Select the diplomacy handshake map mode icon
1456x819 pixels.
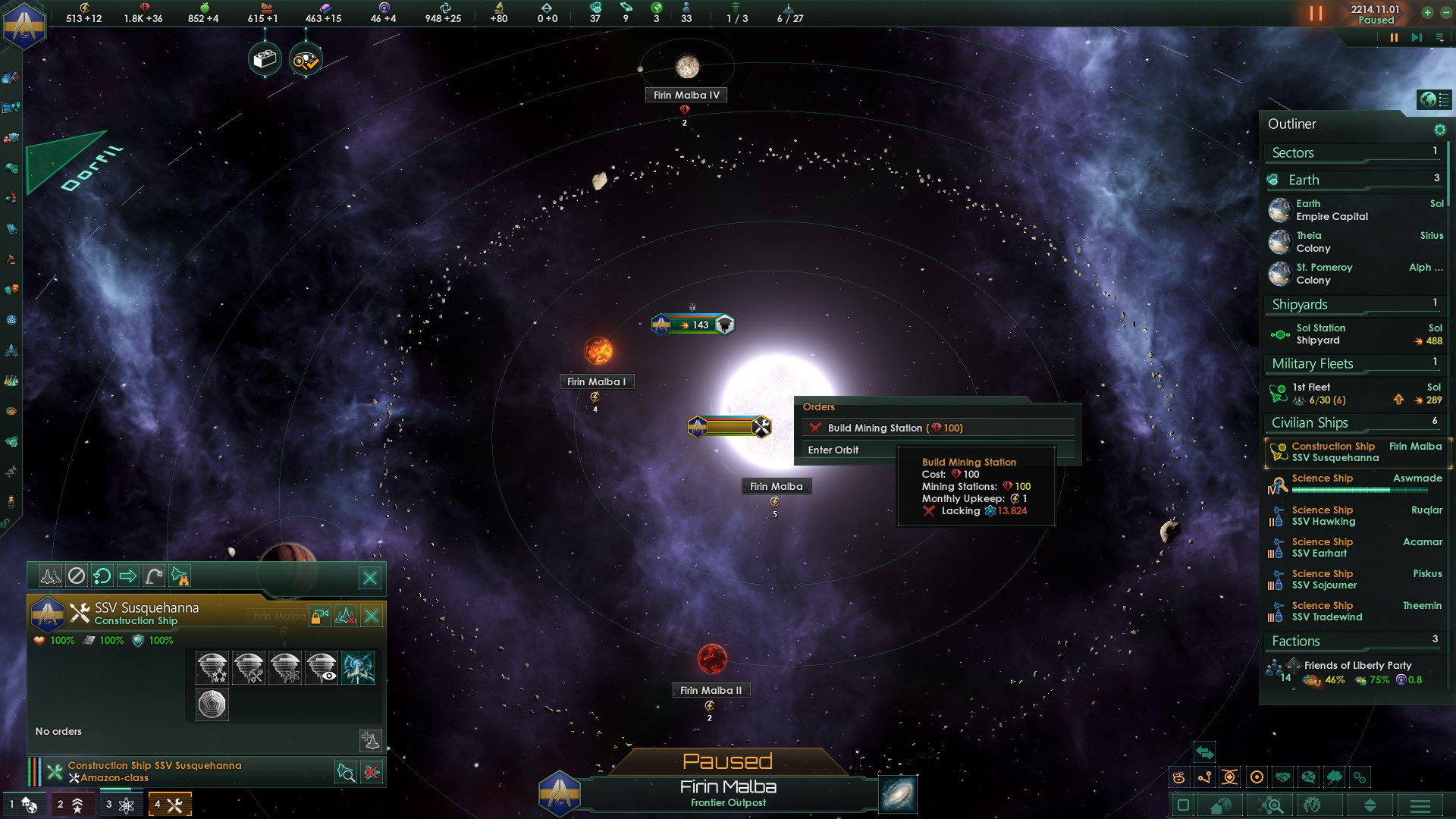pyautogui.click(x=1282, y=777)
